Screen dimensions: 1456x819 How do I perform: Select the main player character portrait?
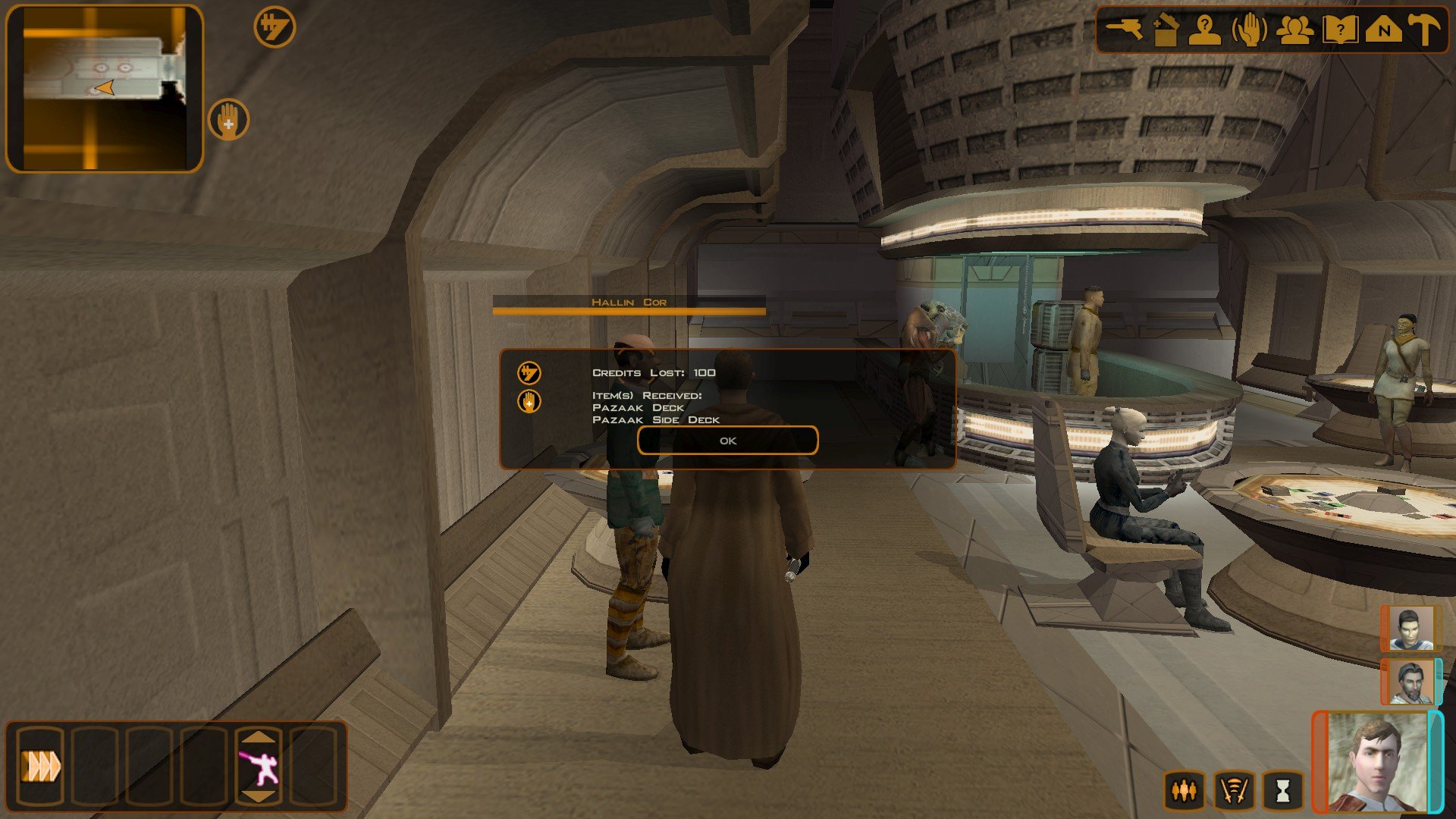[x=1376, y=763]
